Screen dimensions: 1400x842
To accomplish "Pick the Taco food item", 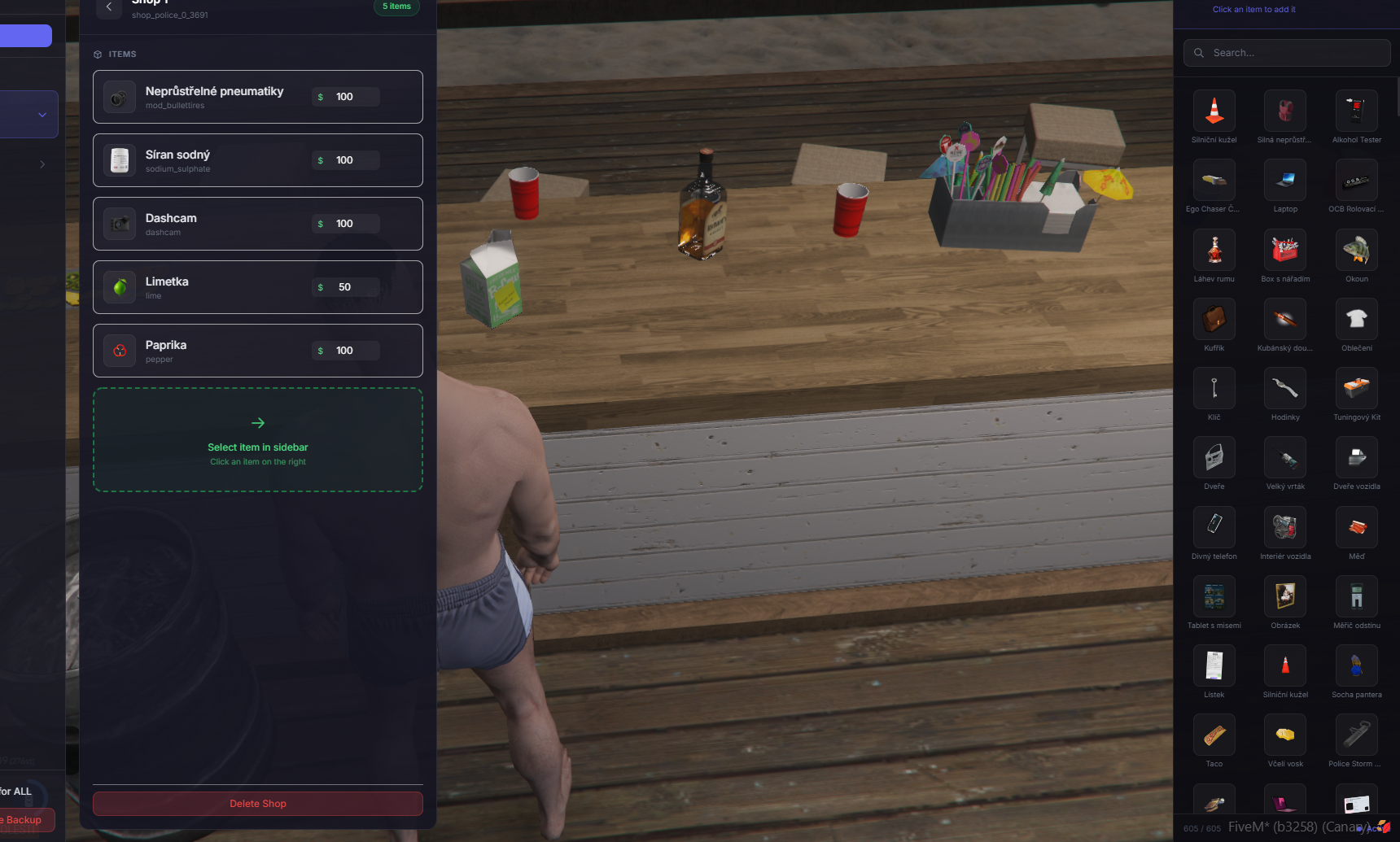I will pos(1214,735).
